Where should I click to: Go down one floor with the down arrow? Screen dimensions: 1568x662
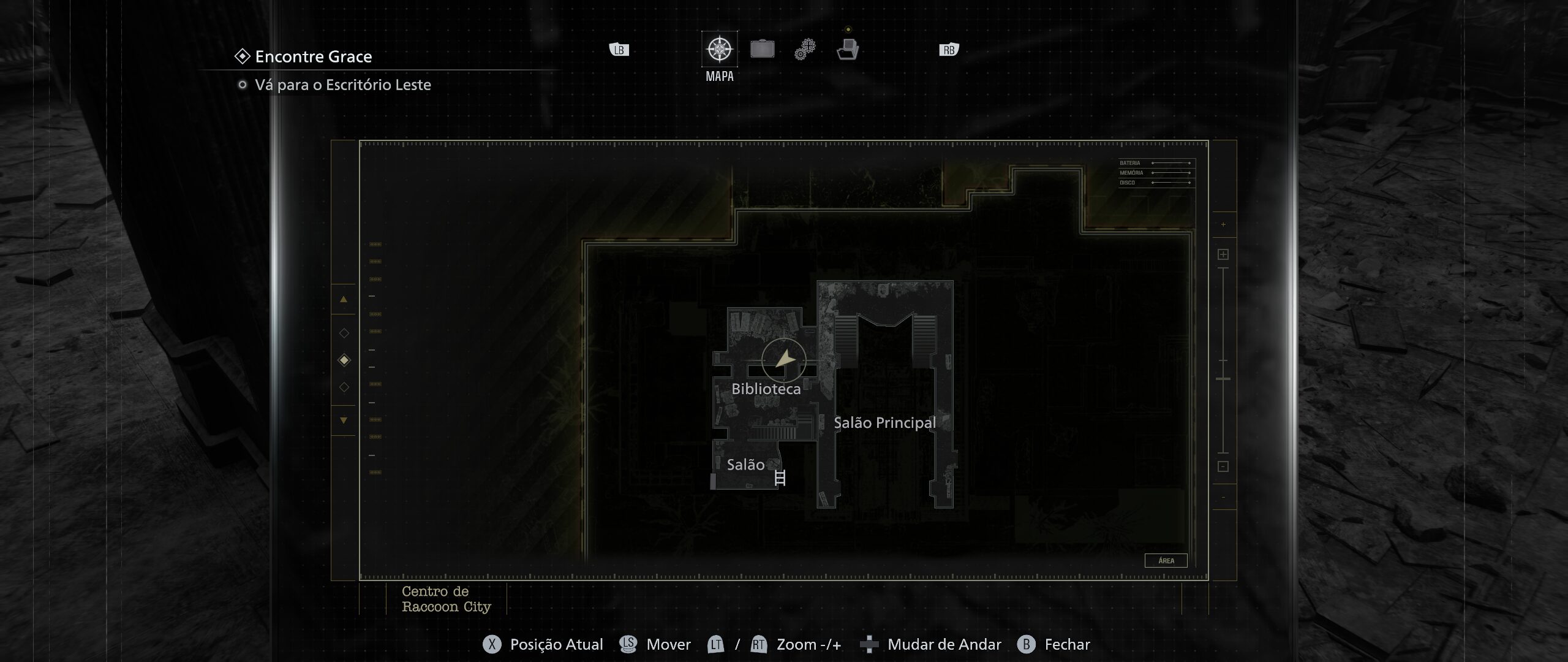[344, 420]
